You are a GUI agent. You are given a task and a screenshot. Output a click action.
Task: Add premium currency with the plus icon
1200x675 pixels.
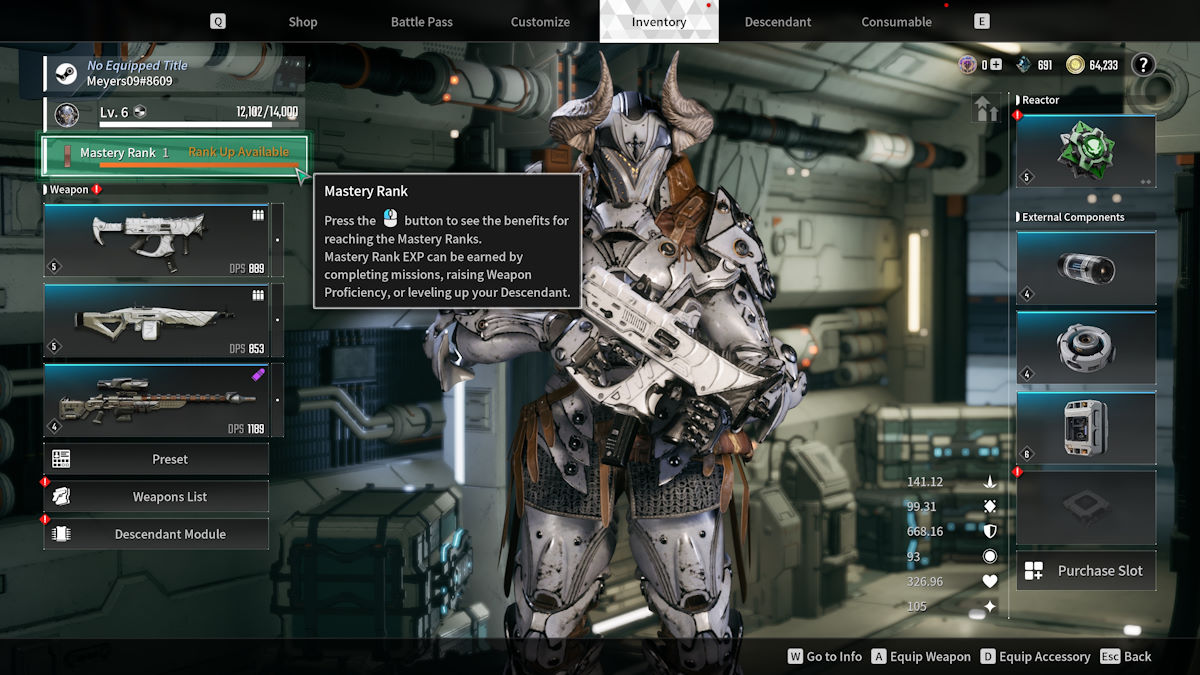click(995, 65)
